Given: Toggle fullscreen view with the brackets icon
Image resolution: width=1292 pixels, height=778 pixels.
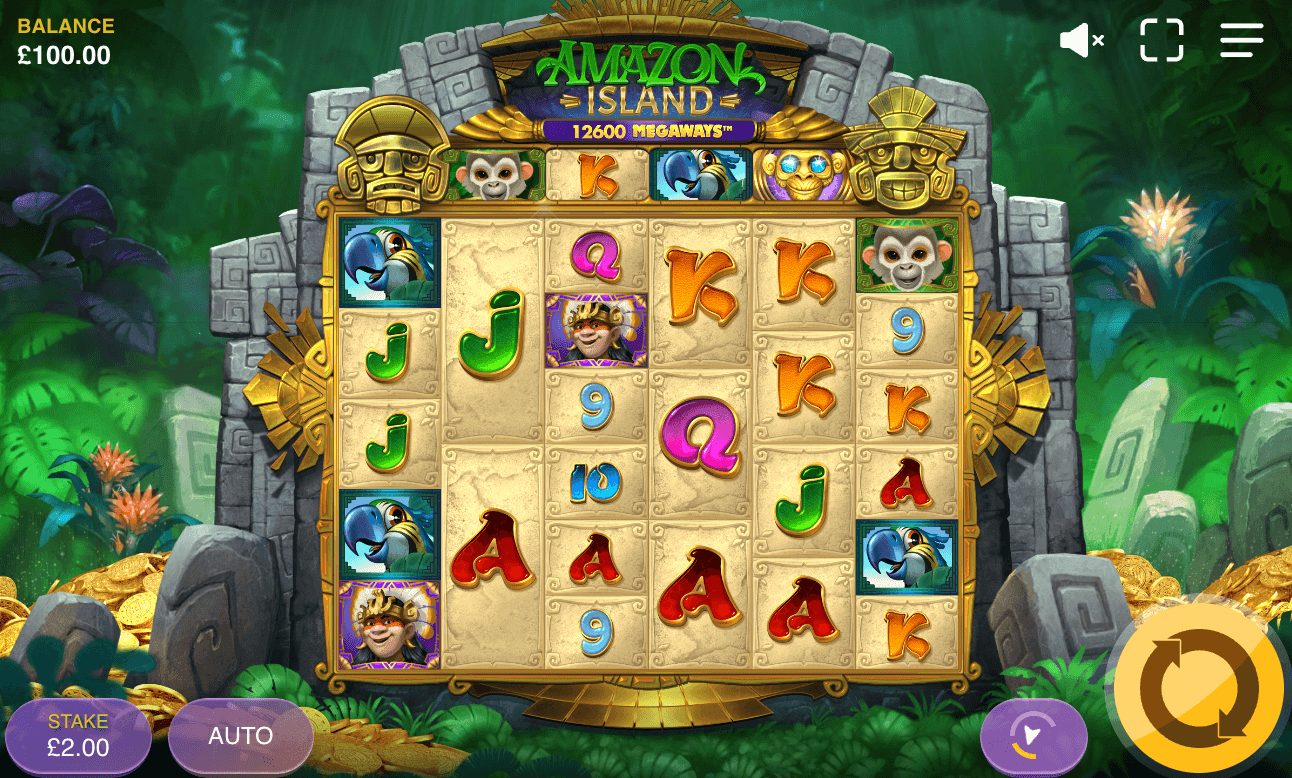Looking at the screenshot, I should point(1160,40).
